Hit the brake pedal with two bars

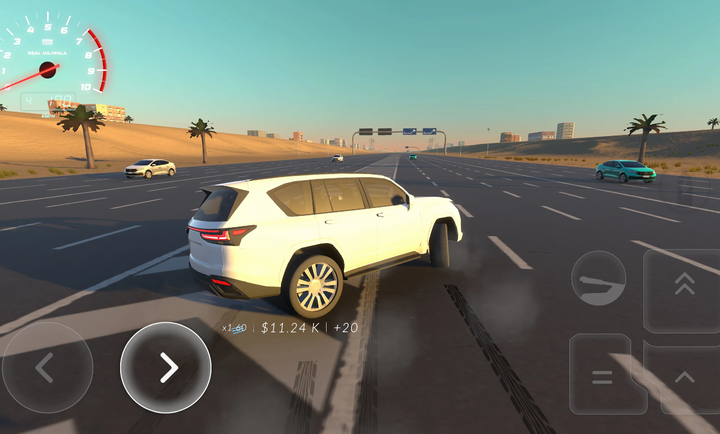tap(604, 375)
